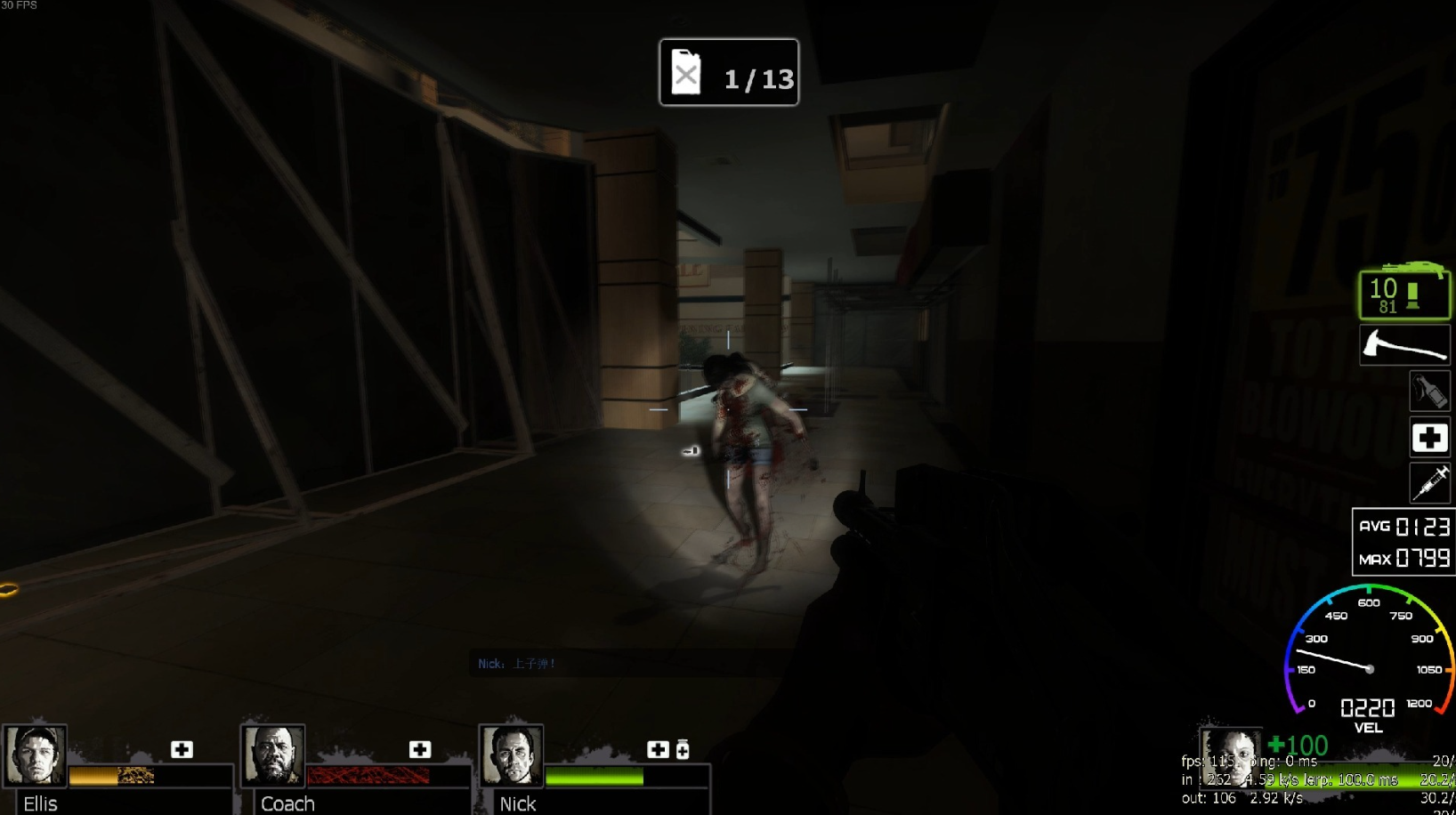Select Ellis's teammate portrait
Screen dimensions: 1456x815
(35, 755)
